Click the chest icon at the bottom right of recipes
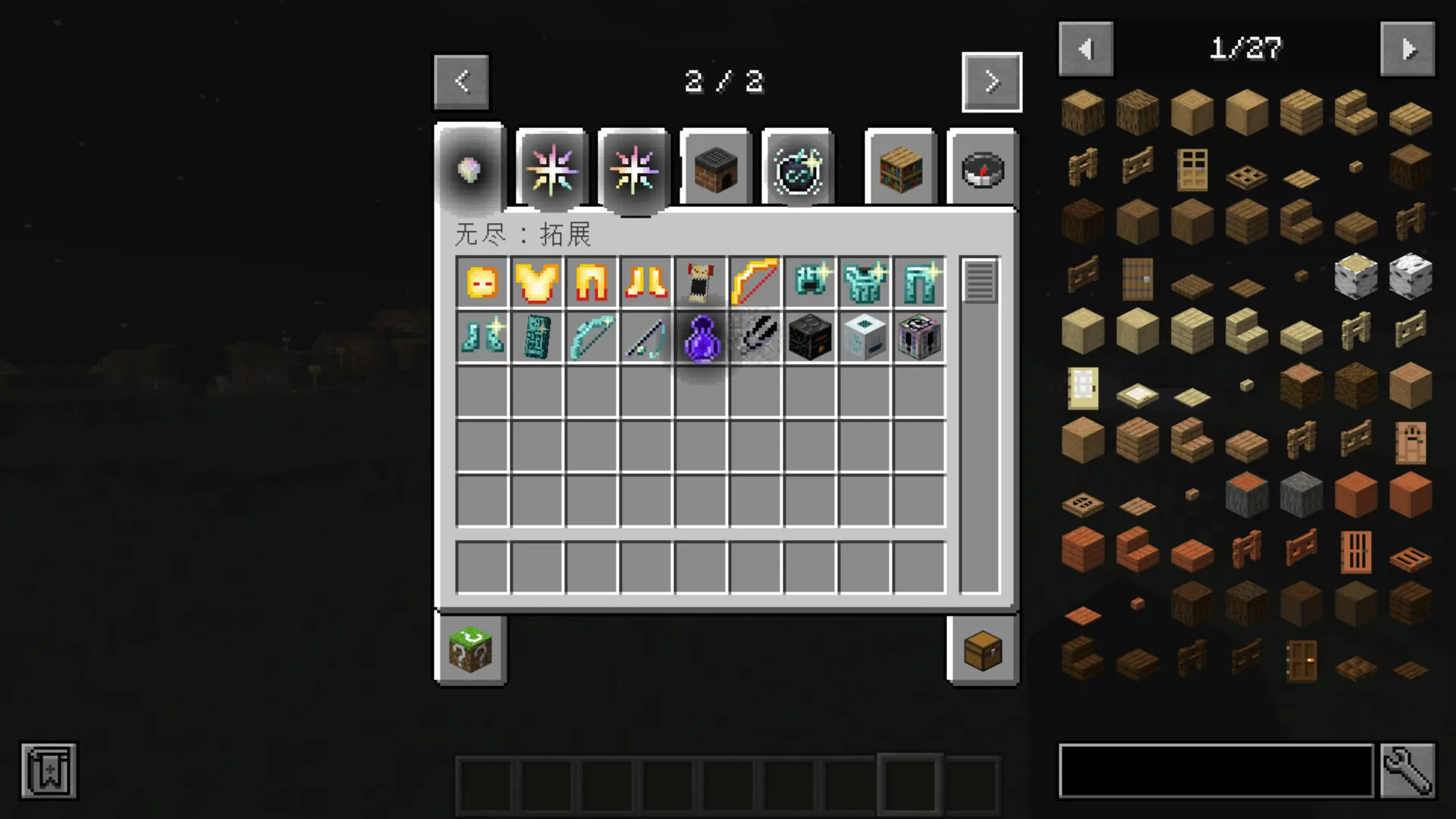Viewport: 1456px width, 819px height. click(983, 651)
